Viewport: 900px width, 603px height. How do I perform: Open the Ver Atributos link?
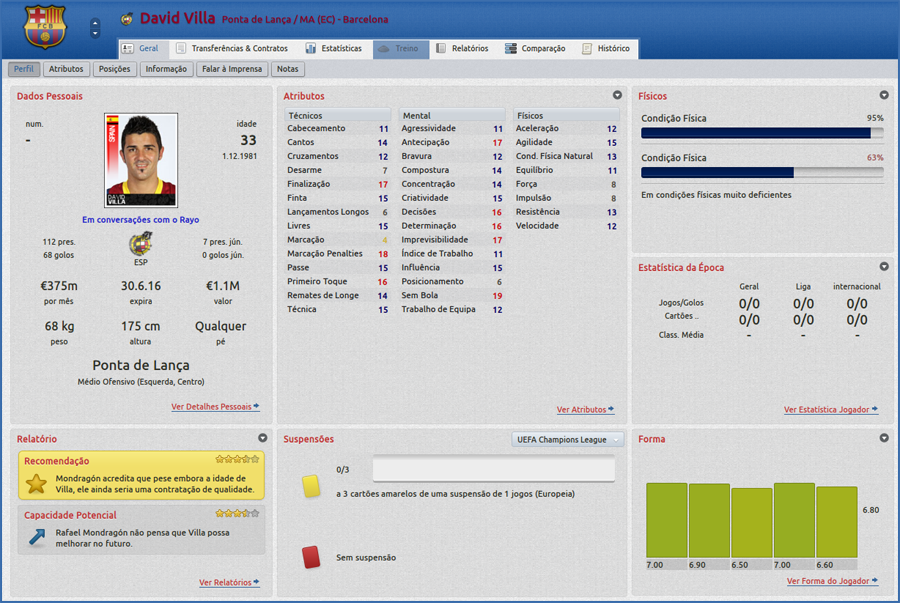(x=585, y=410)
